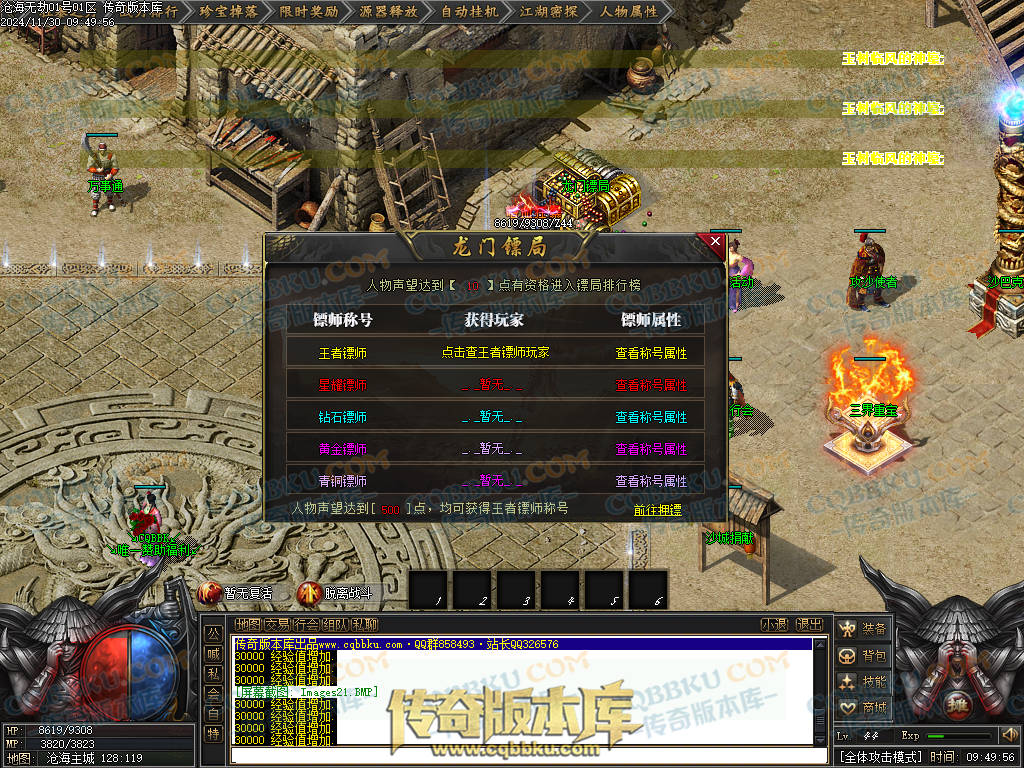Open the 限时奖励 menu
1024x768 pixels.
click(x=309, y=12)
